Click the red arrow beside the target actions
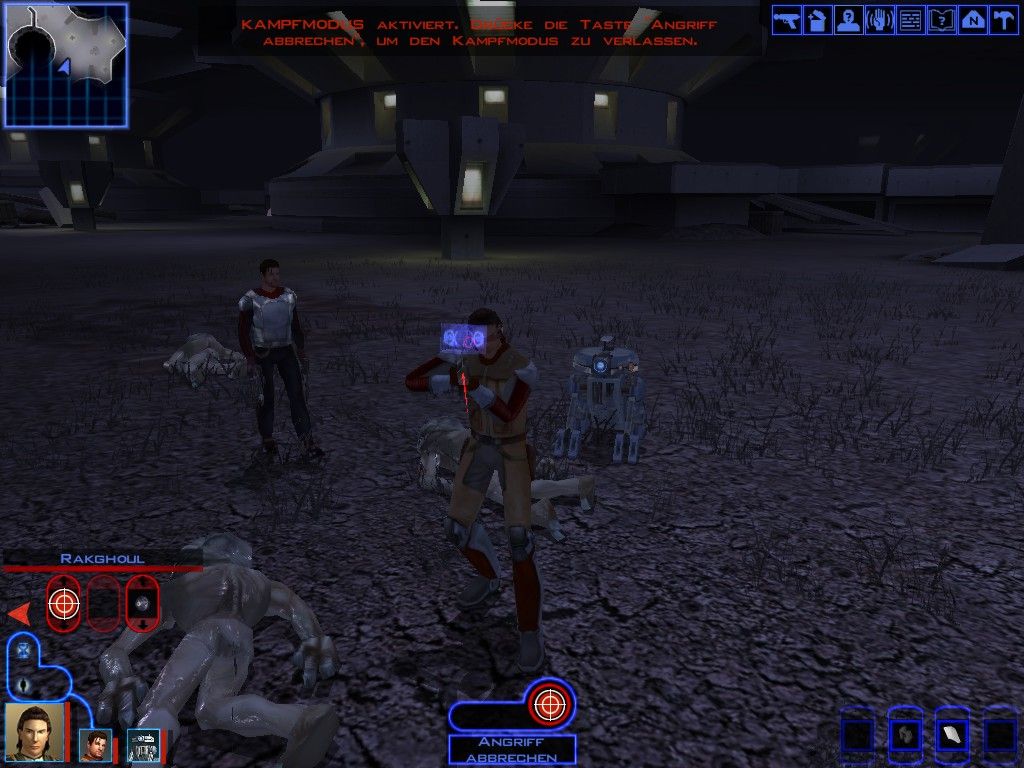1024x768 pixels. point(19,613)
